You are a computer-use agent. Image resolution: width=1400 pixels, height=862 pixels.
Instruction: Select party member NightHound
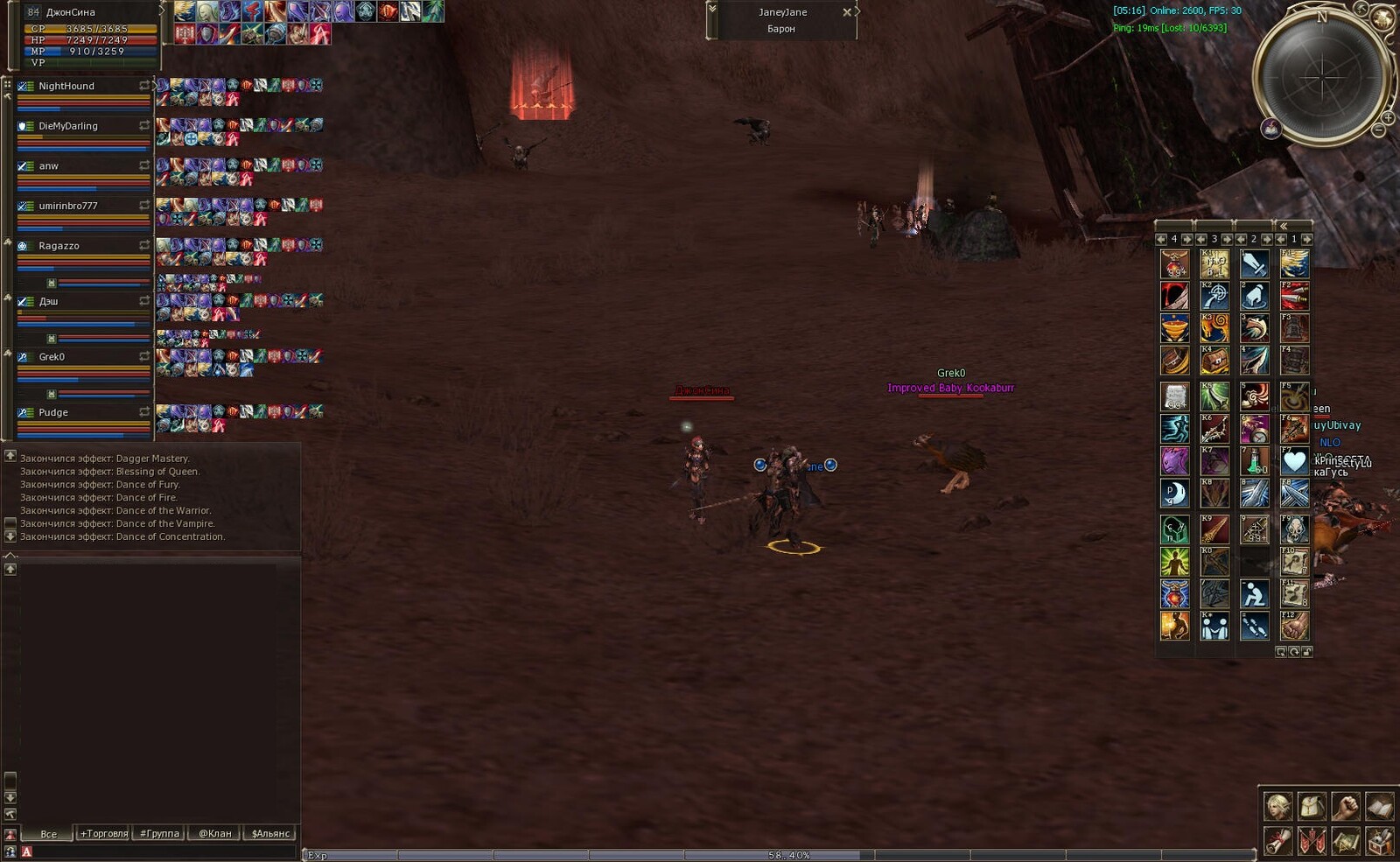pos(66,86)
